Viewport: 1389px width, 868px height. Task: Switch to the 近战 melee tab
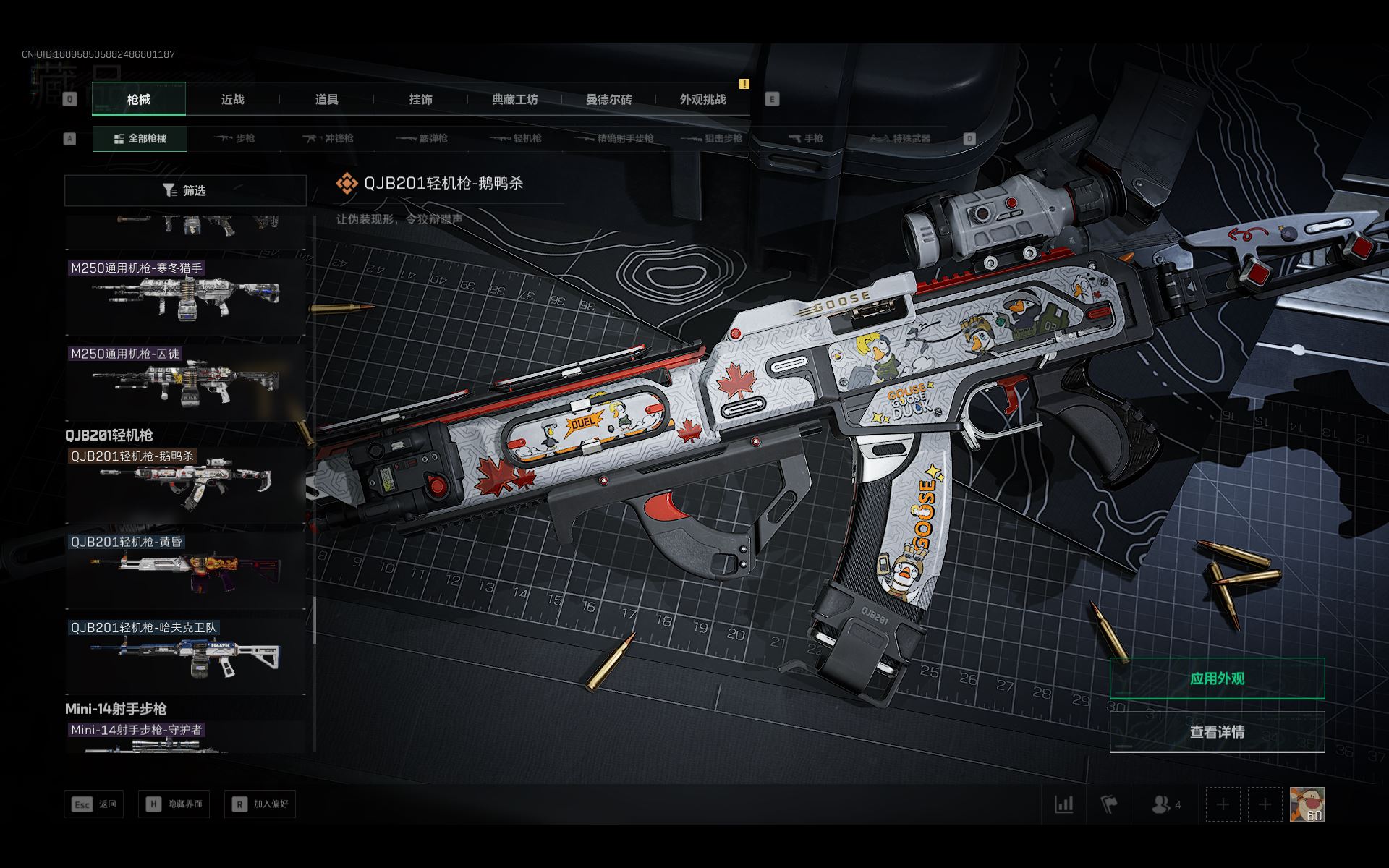(232, 99)
